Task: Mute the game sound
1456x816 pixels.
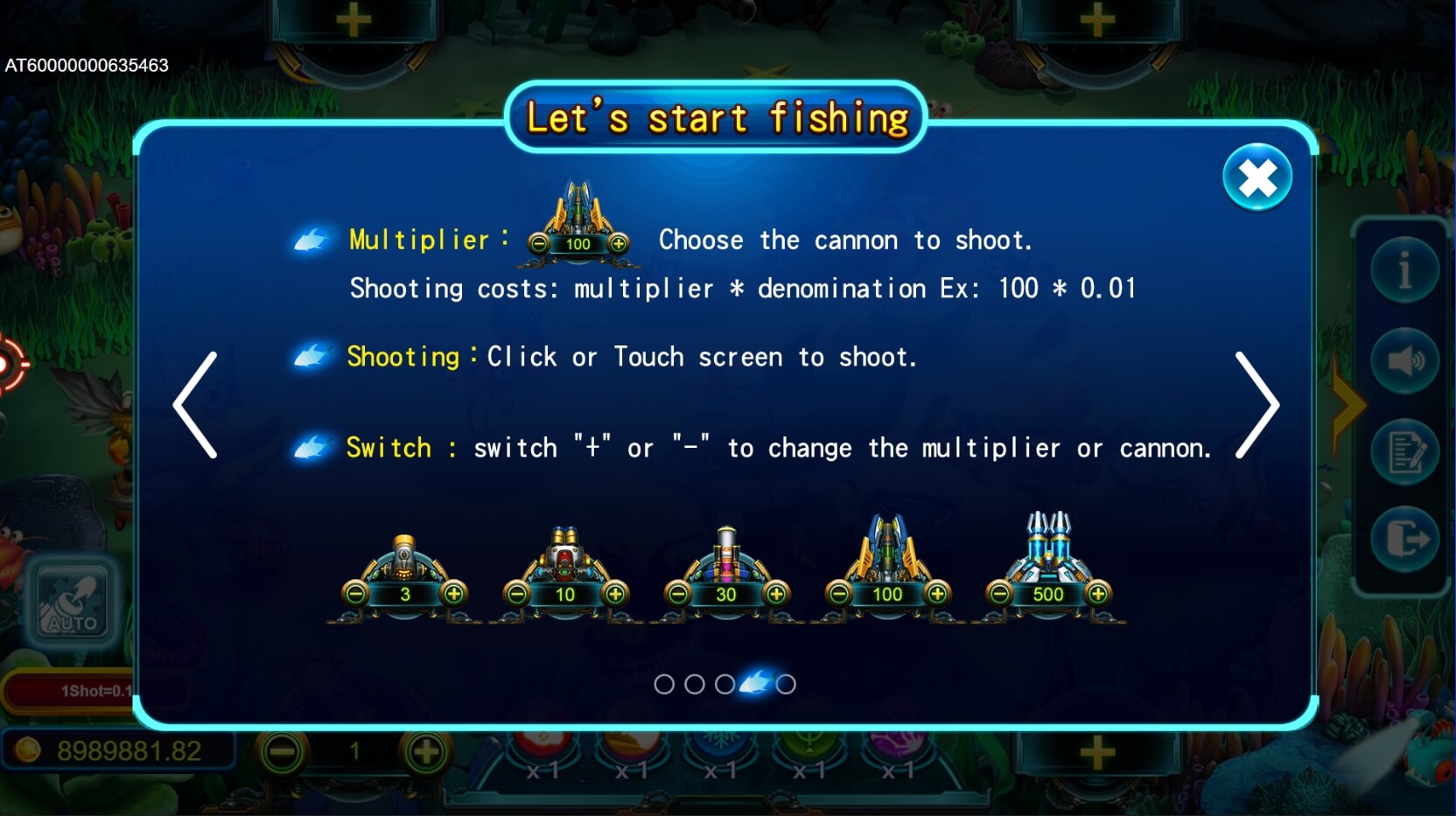Action: pyautogui.click(x=1405, y=360)
